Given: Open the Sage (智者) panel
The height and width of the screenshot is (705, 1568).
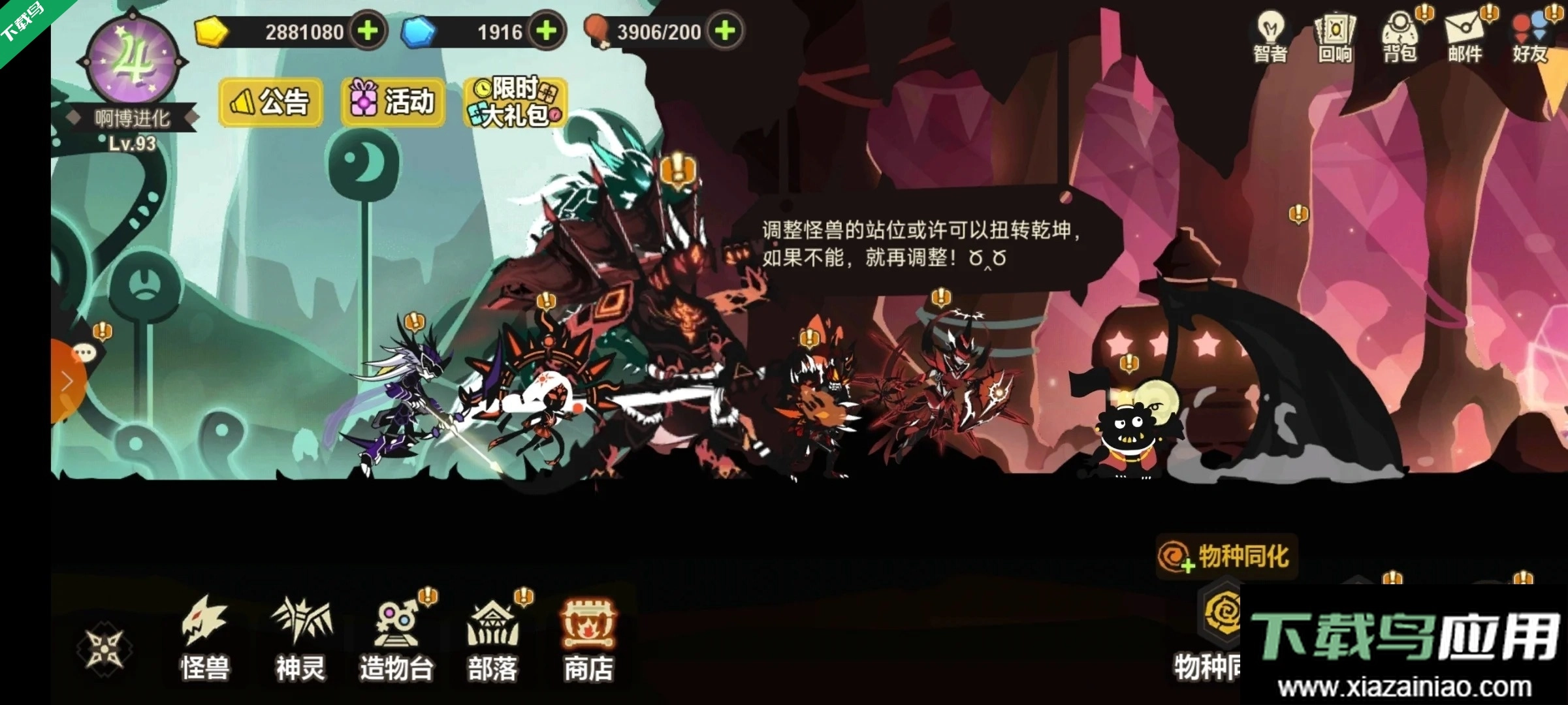Looking at the screenshot, I should click(1270, 39).
